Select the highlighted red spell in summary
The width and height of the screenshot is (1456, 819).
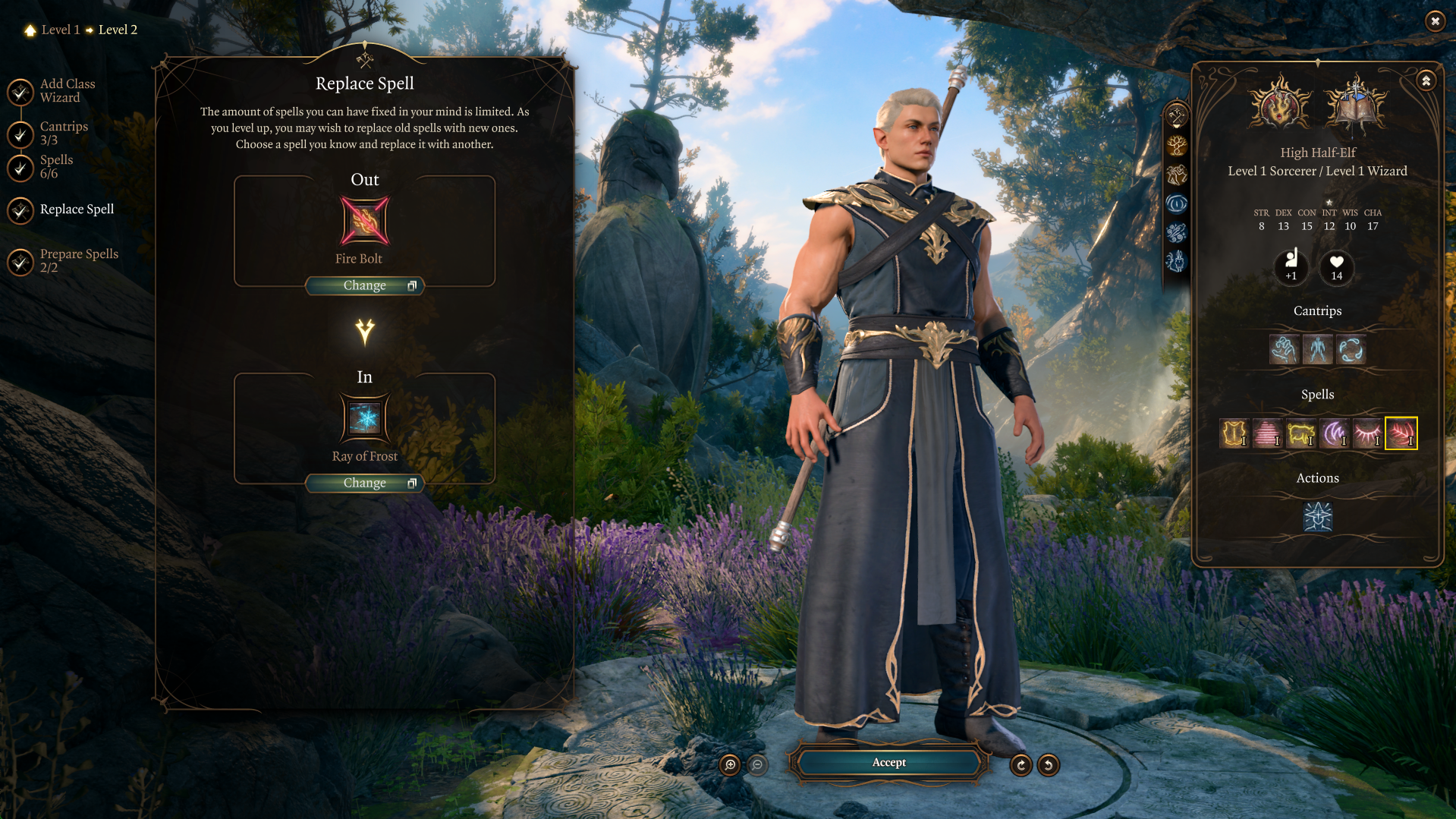[x=1401, y=433]
